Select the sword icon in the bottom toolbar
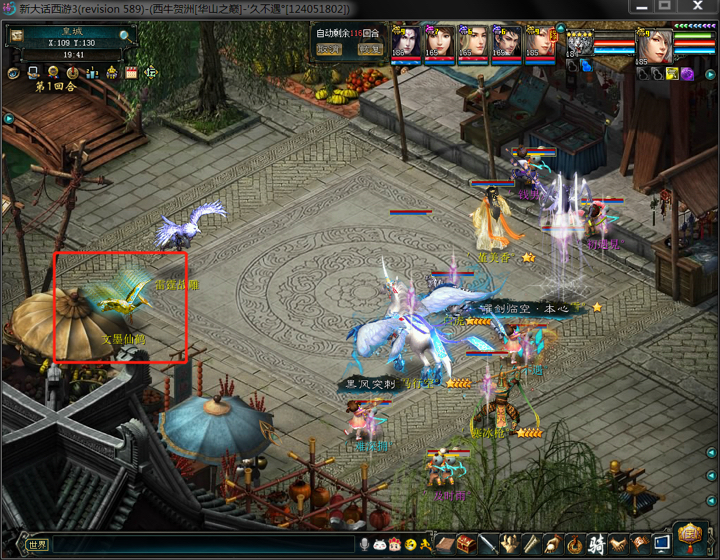The image size is (720, 560). point(489,544)
